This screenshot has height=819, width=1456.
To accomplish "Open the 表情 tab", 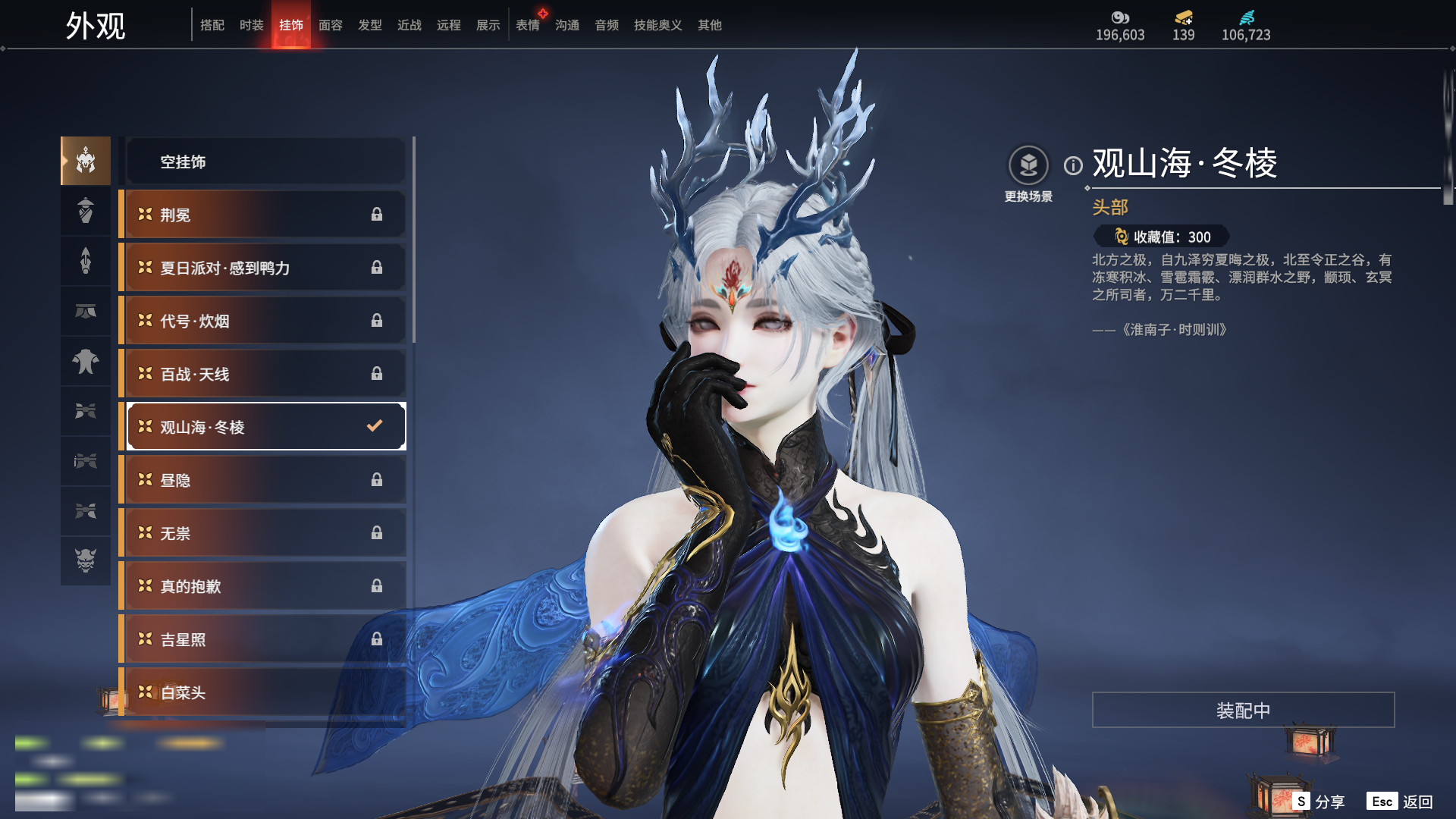I will tap(527, 25).
